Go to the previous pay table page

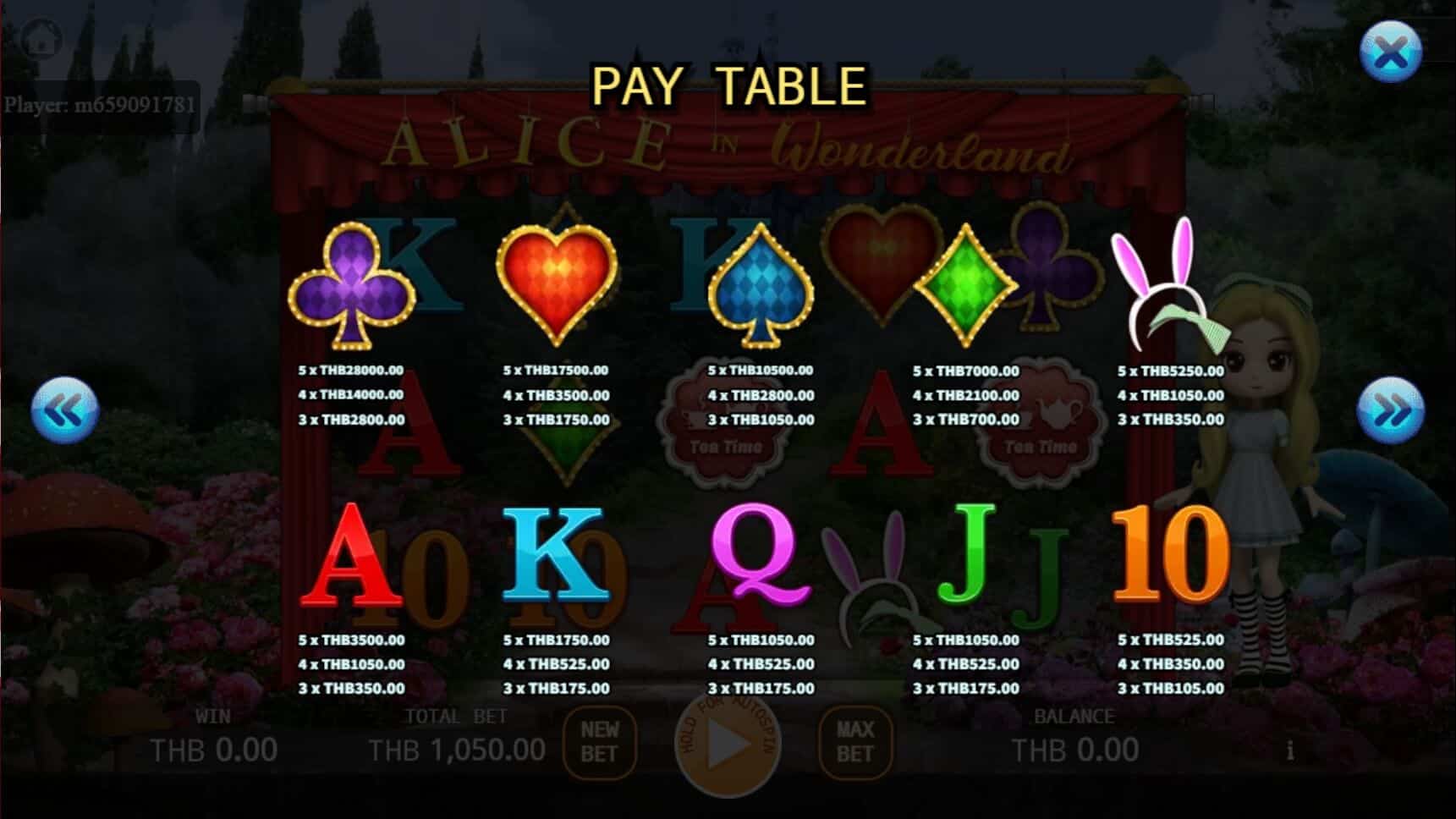(x=65, y=409)
